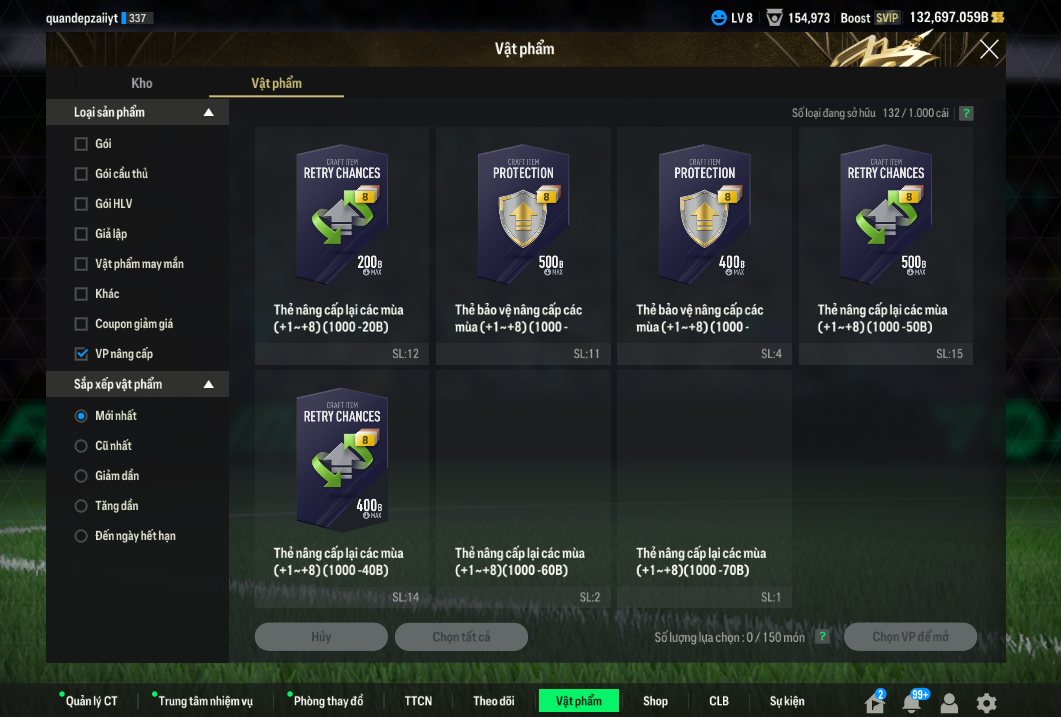Image resolution: width=1061 pixels, height=717 pixels.
Task: Collapse the Loại sản phẩm section
Action: pos(209,113)
